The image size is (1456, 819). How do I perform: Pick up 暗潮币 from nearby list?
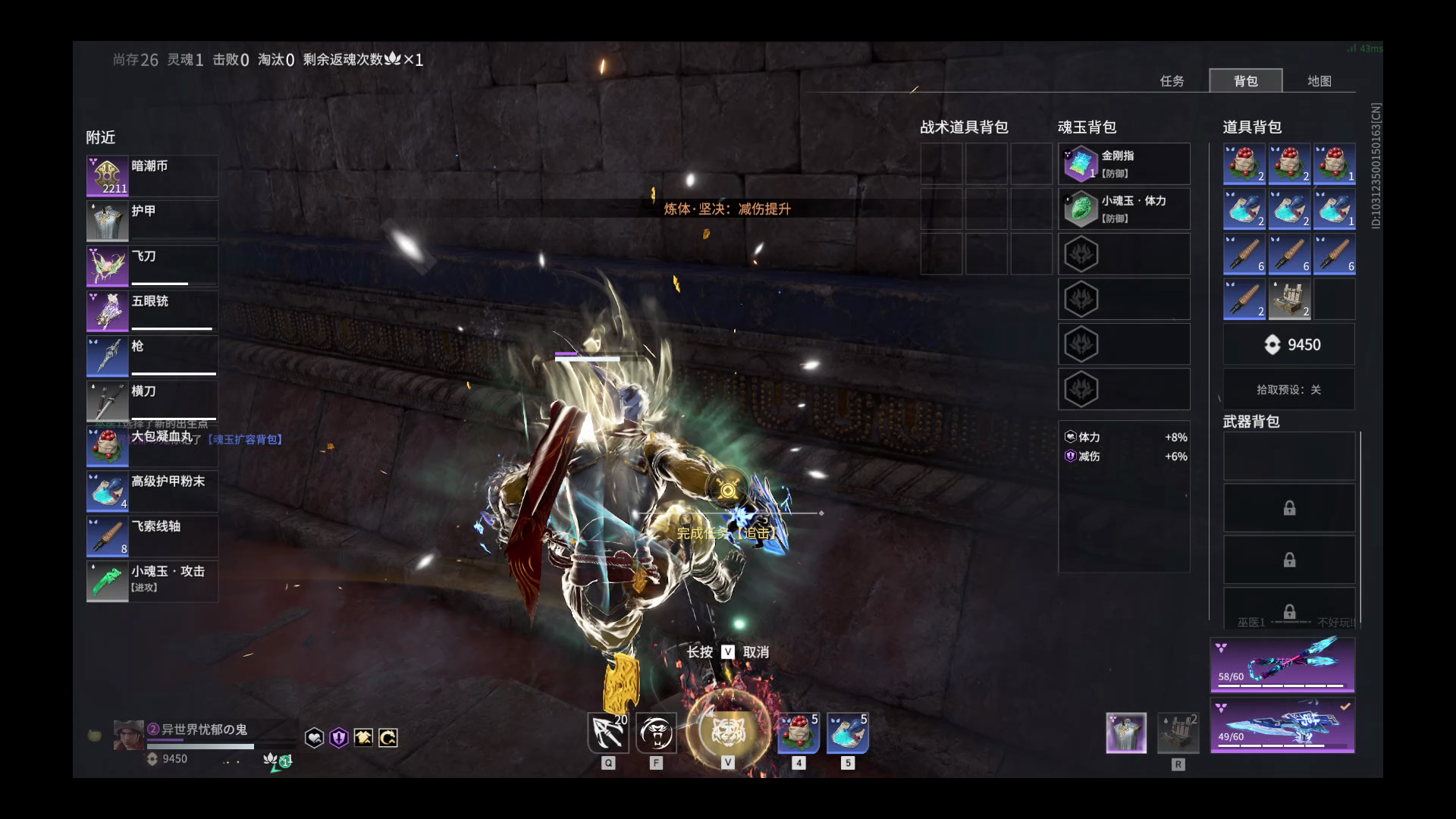pyautogui.click(x=152, y=176)
